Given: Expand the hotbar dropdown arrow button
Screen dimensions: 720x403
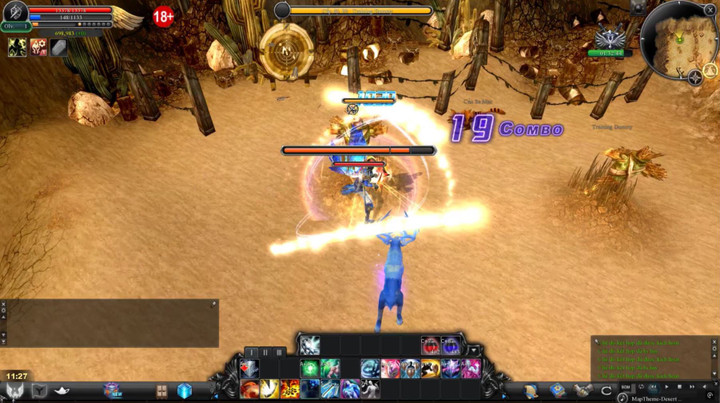Looking at the screenshot, I should (x=472, y=351).
